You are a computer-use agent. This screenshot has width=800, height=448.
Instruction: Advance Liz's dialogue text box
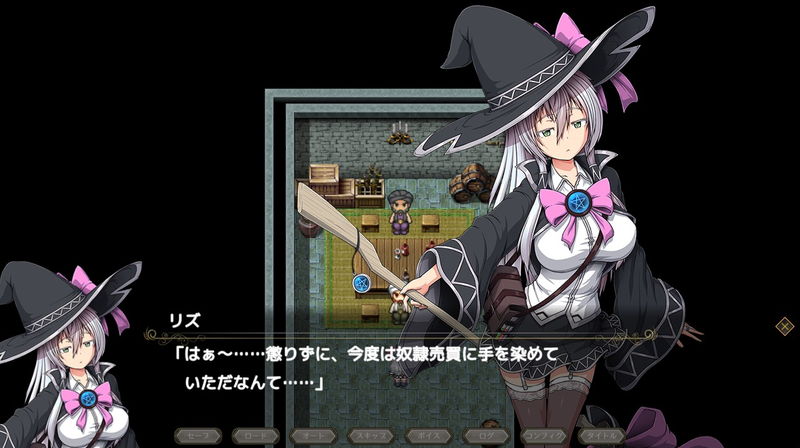pos(400,368)
